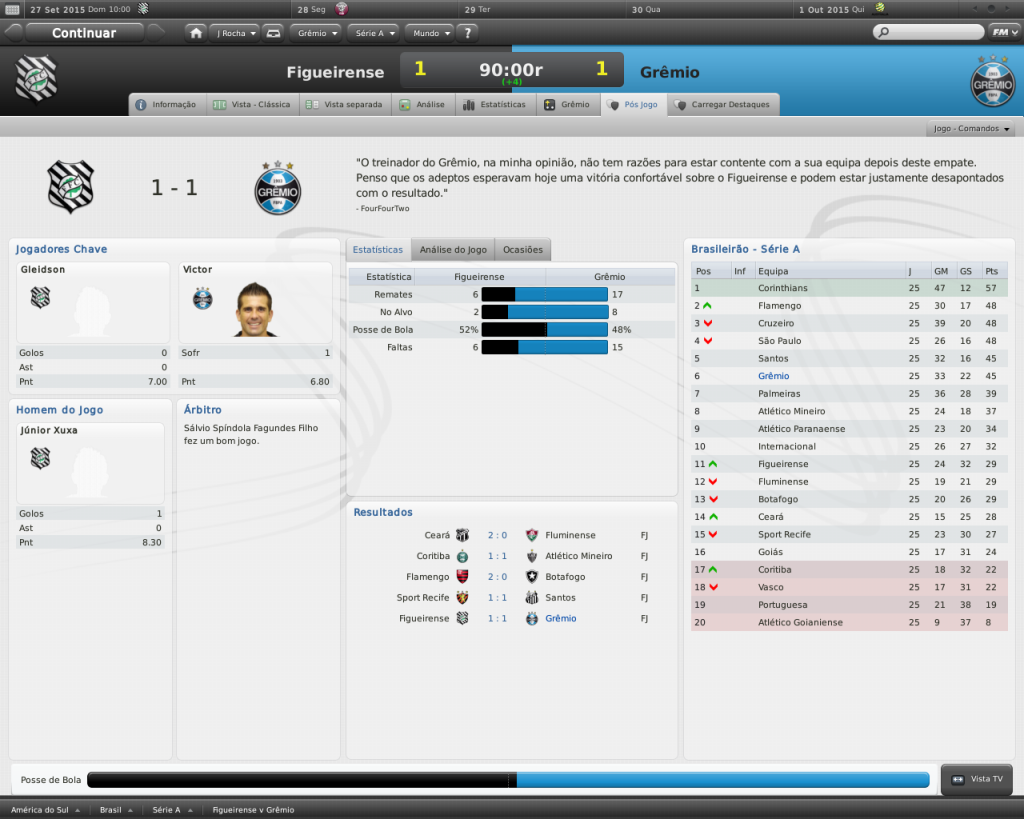Screen dimensions: 1024x819
Task: Select the Carregar Destaques tab
Action: pos(723,104)
